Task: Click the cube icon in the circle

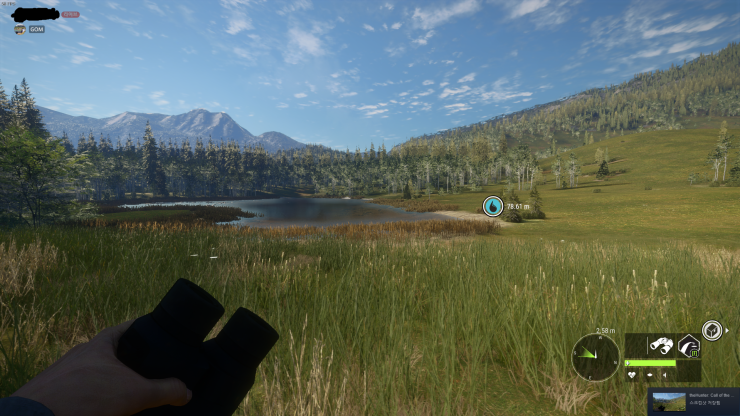Action: coord(712,329)
